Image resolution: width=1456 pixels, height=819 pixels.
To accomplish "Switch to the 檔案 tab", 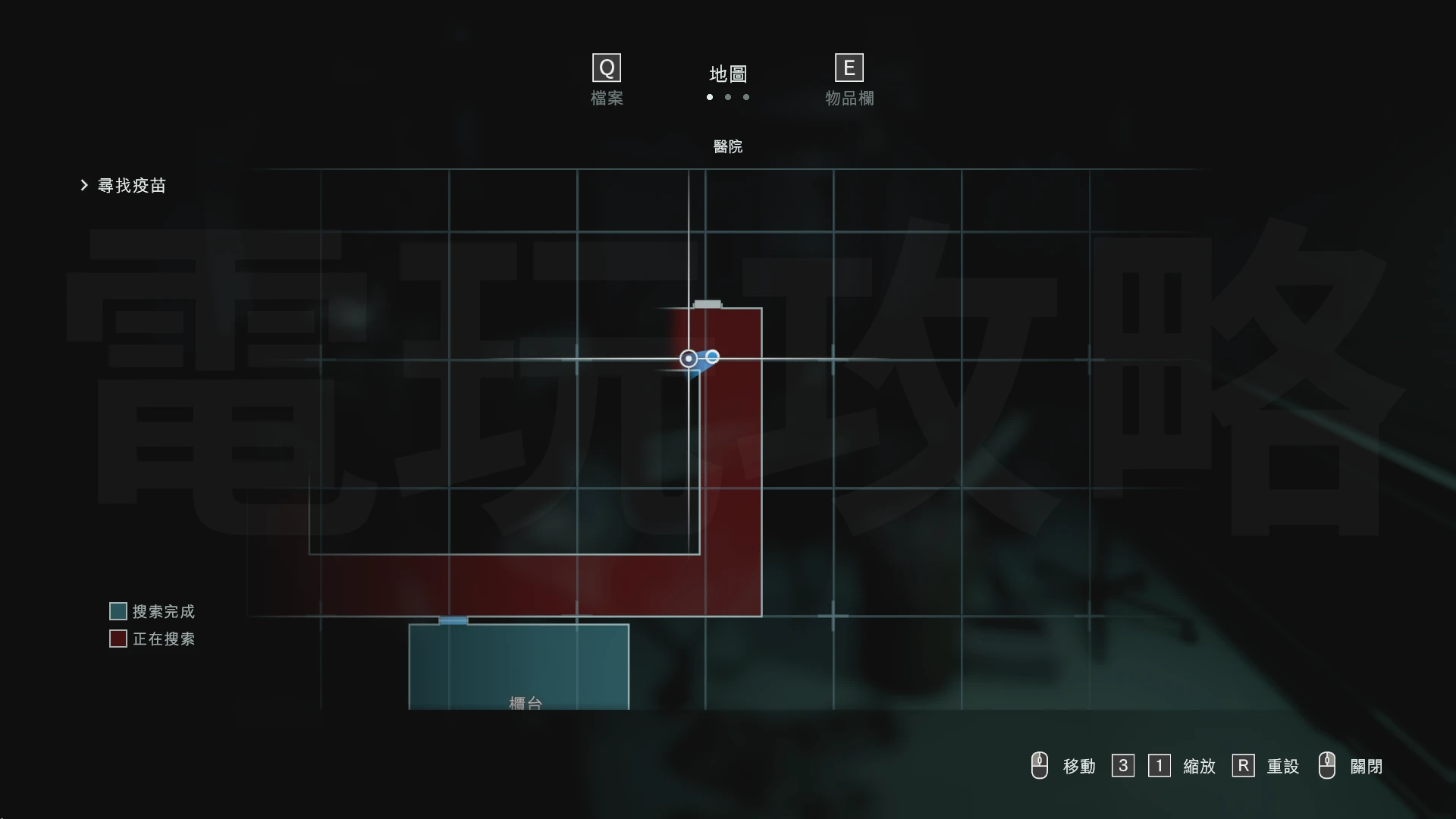I will pos(607,80).
